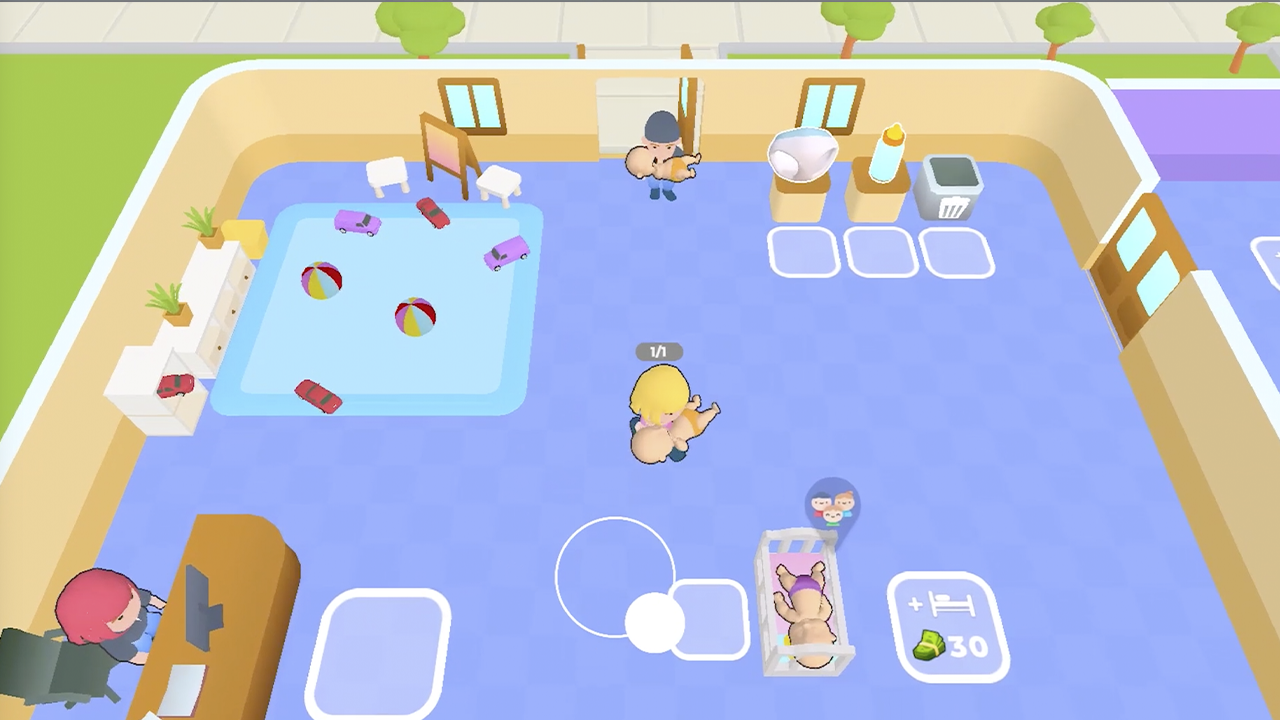Select the white potty seat on the table

point(803,155)
